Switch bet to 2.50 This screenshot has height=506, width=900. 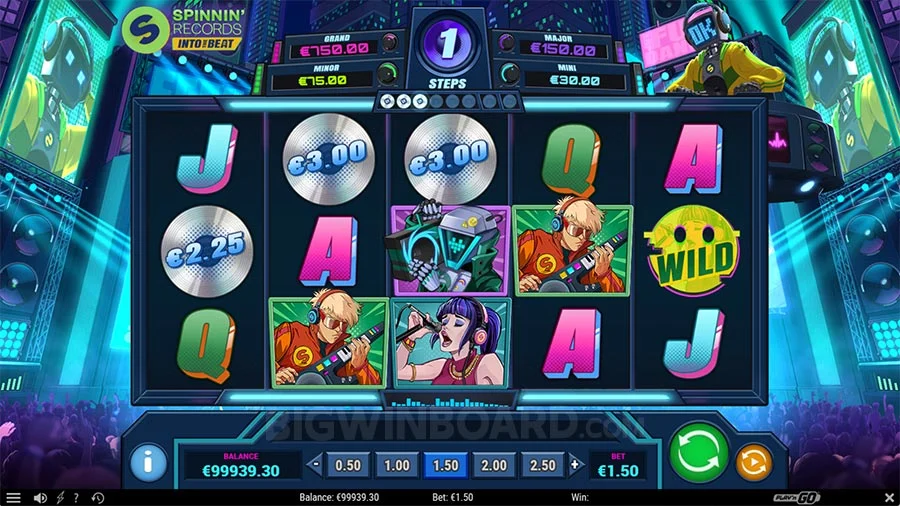pyautogui.click(x=544, y=465)
